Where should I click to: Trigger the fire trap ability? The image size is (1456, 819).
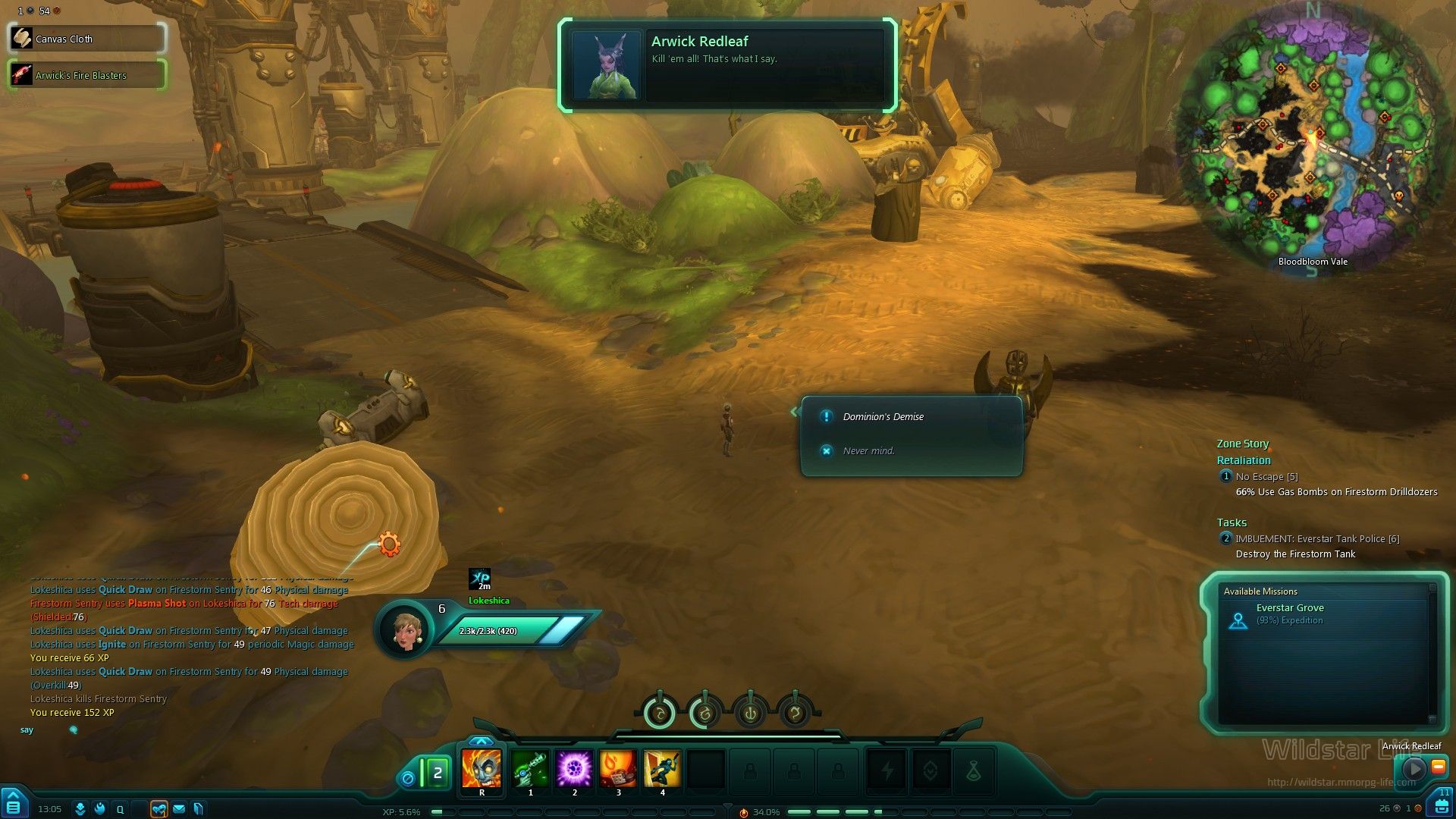(x=618, y=770)
